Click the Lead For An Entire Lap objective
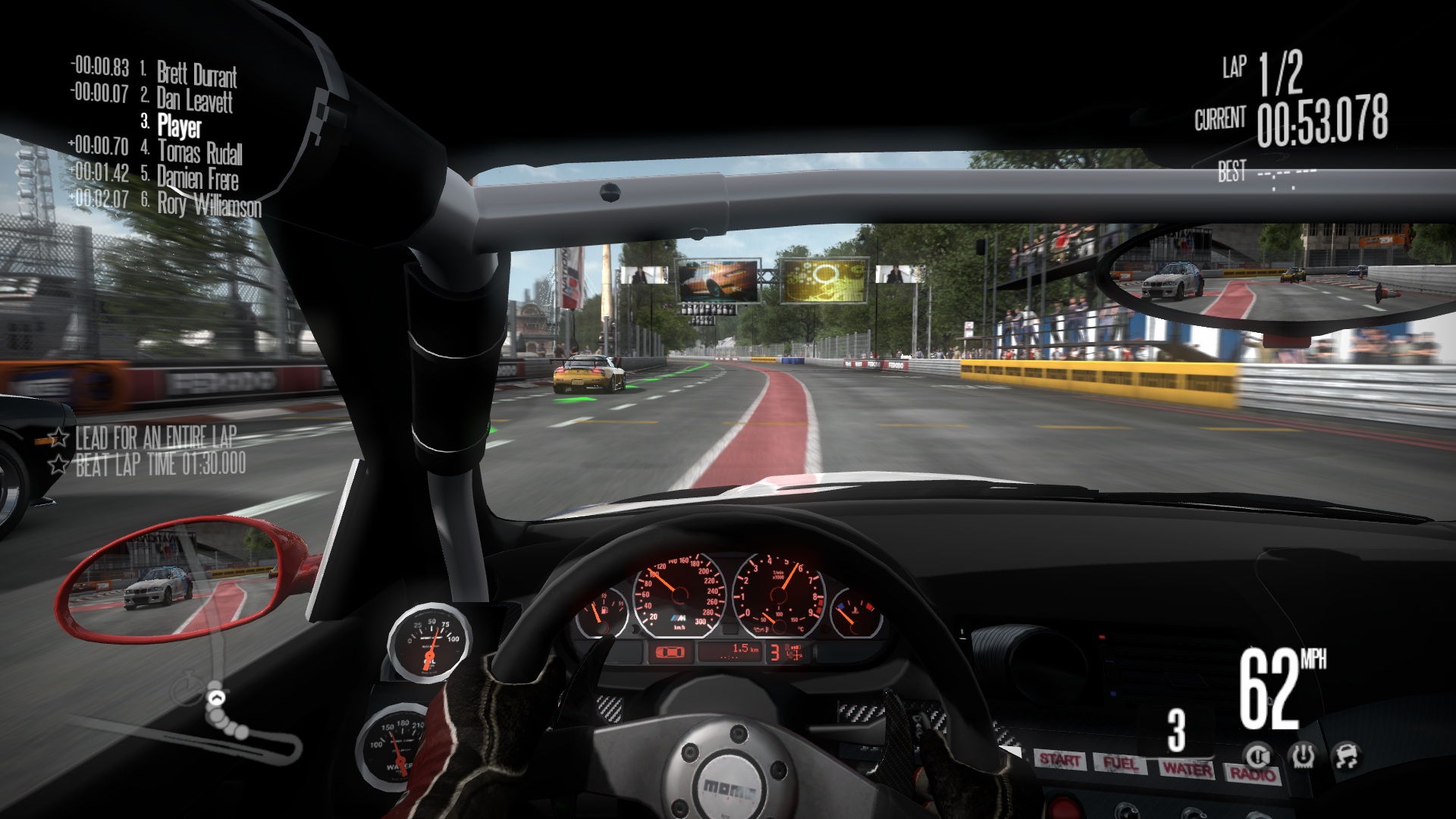 (155, 438)
